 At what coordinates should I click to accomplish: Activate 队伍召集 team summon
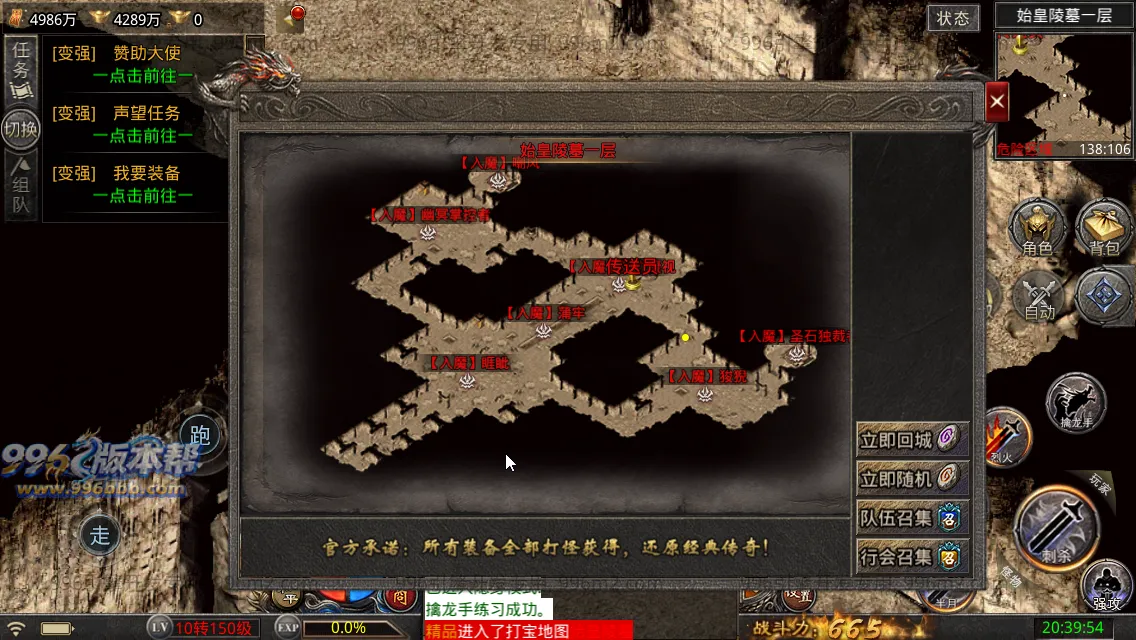[x=912, y=518]
